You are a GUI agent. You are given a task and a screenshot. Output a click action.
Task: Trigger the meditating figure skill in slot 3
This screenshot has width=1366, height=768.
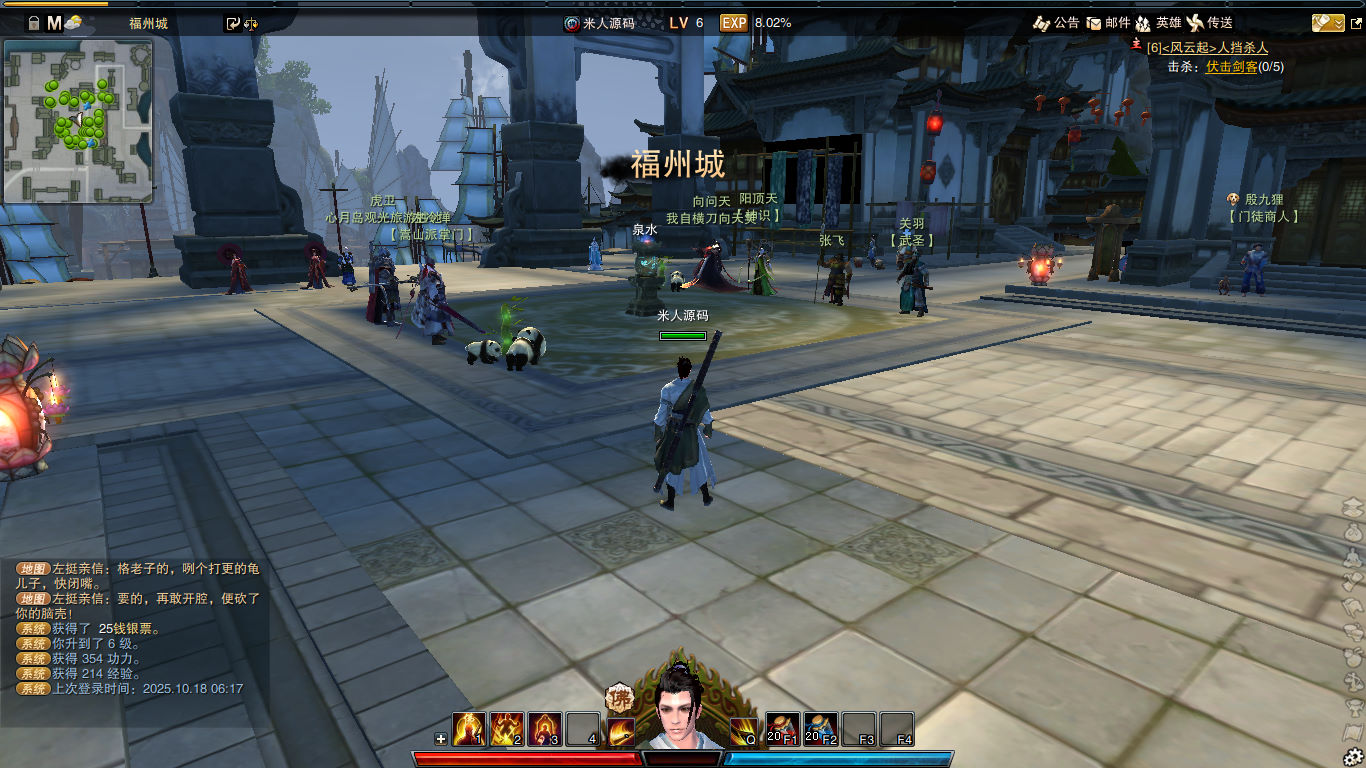(x=545, y=729)
